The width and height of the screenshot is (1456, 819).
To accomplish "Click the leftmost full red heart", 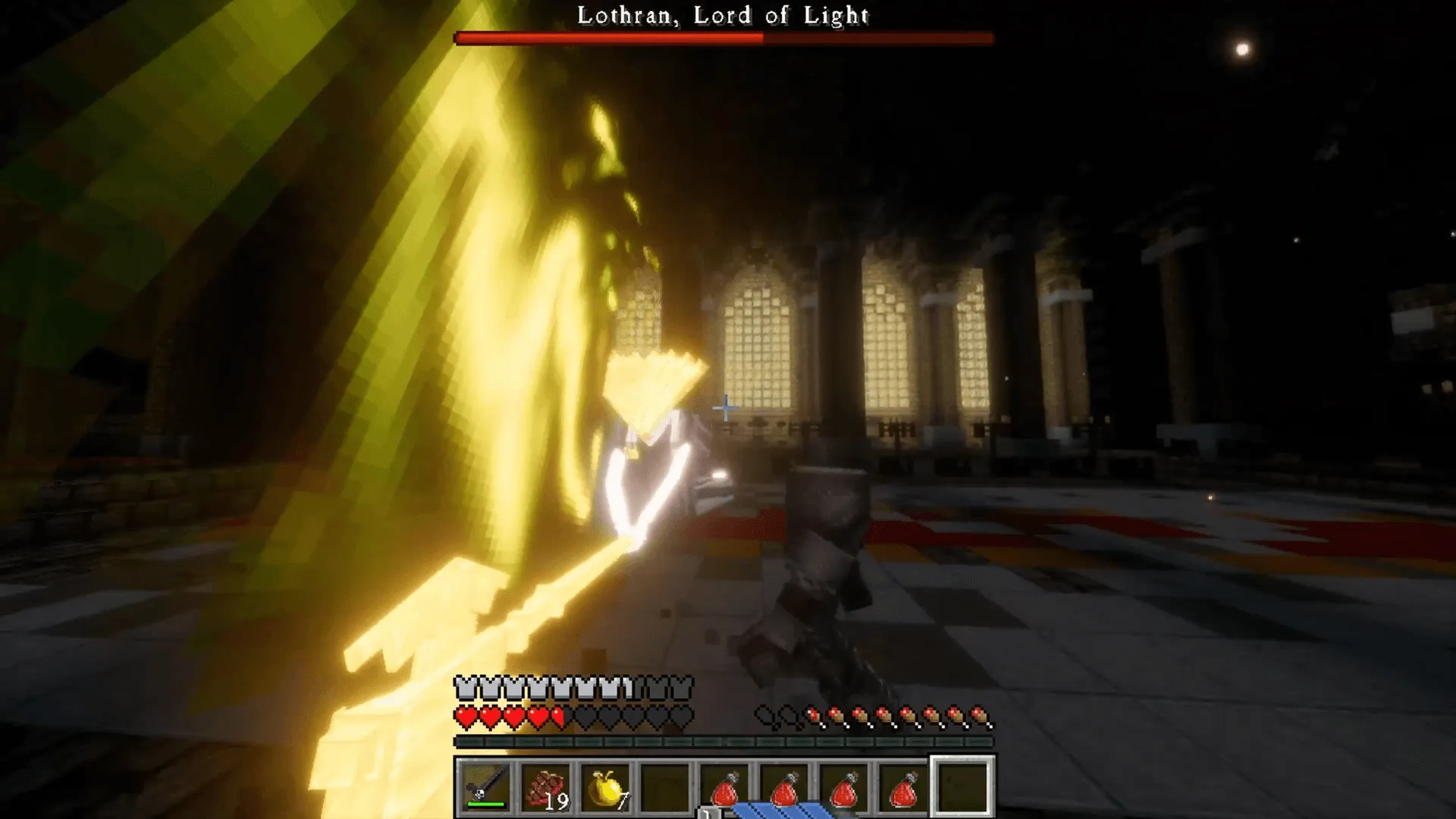I will (464, 717).
